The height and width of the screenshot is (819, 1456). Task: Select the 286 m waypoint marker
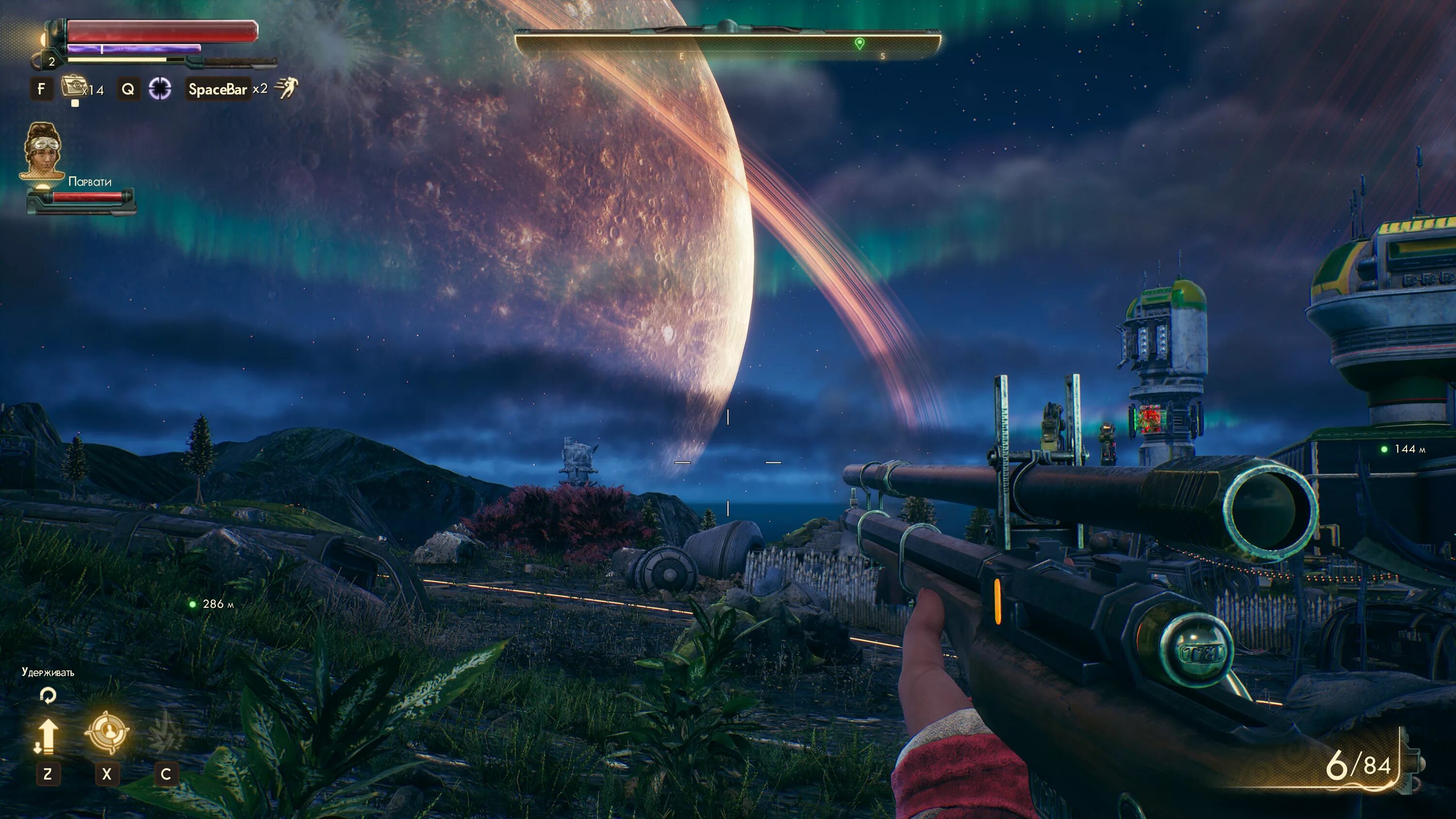point(193,604)
